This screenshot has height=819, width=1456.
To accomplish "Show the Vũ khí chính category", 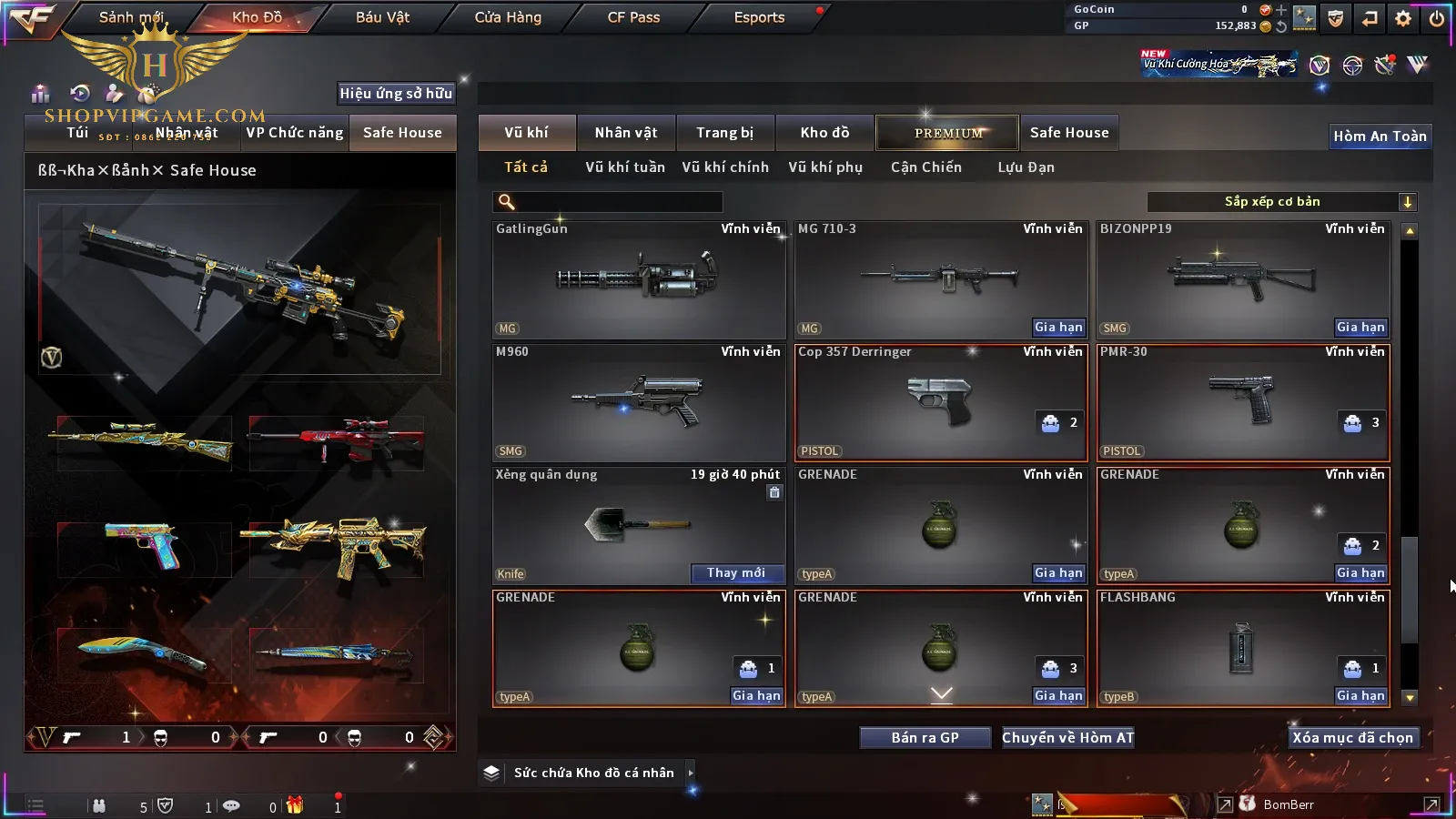I will pyautogui.click(x=725, y=167).
